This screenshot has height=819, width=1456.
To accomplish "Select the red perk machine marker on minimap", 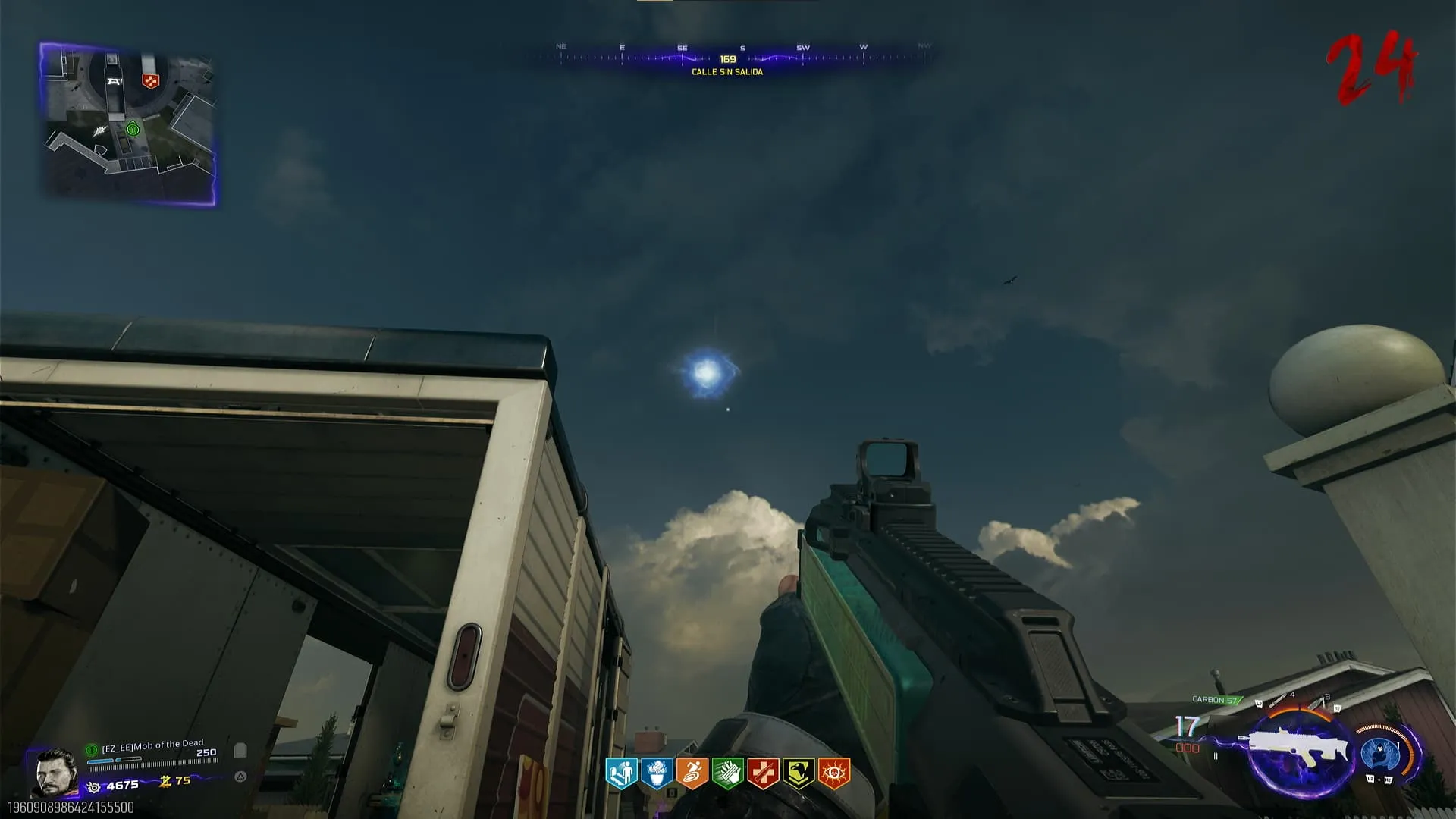I will point(150,80).
